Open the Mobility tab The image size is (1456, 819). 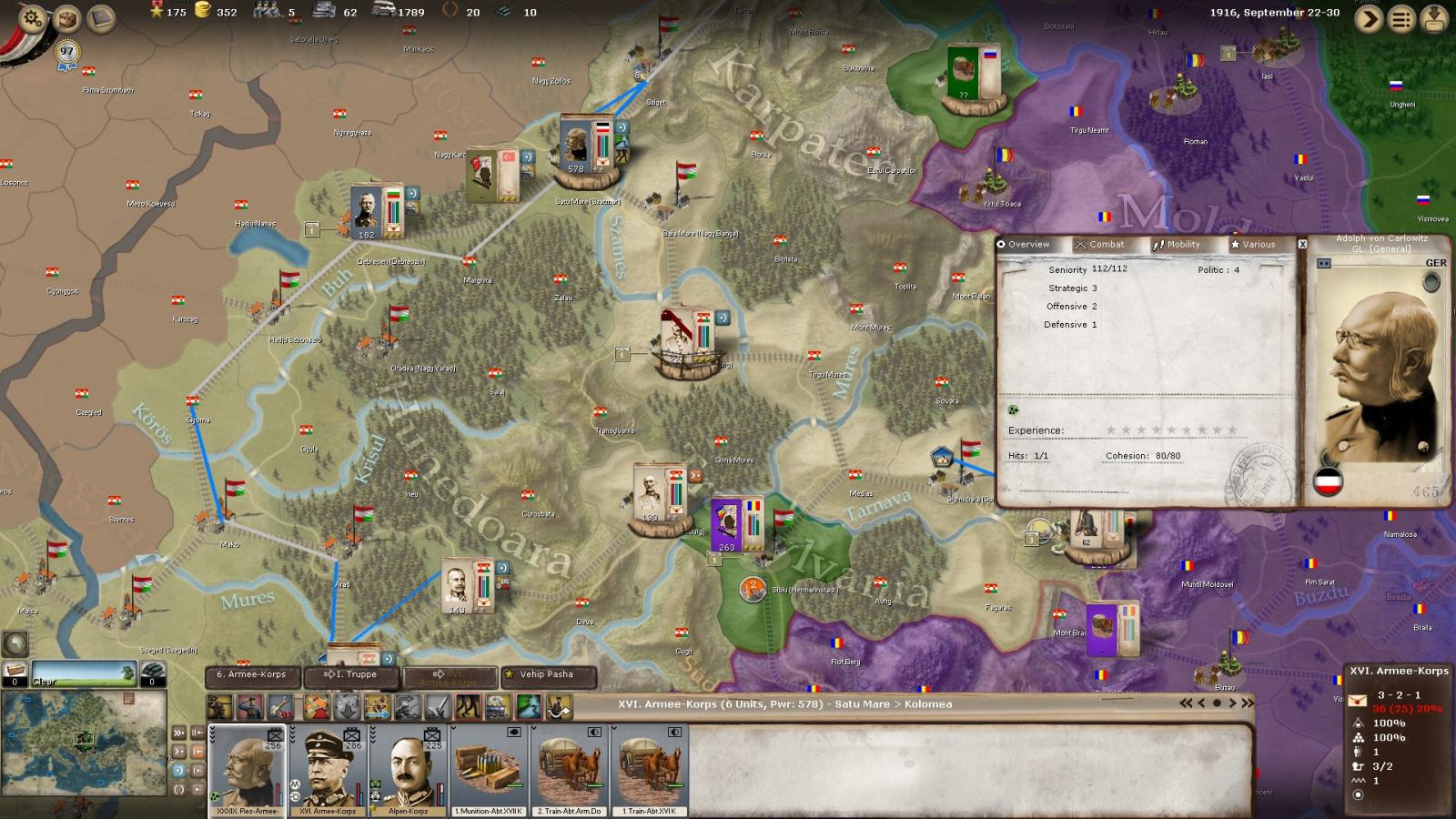point(1177,245)
